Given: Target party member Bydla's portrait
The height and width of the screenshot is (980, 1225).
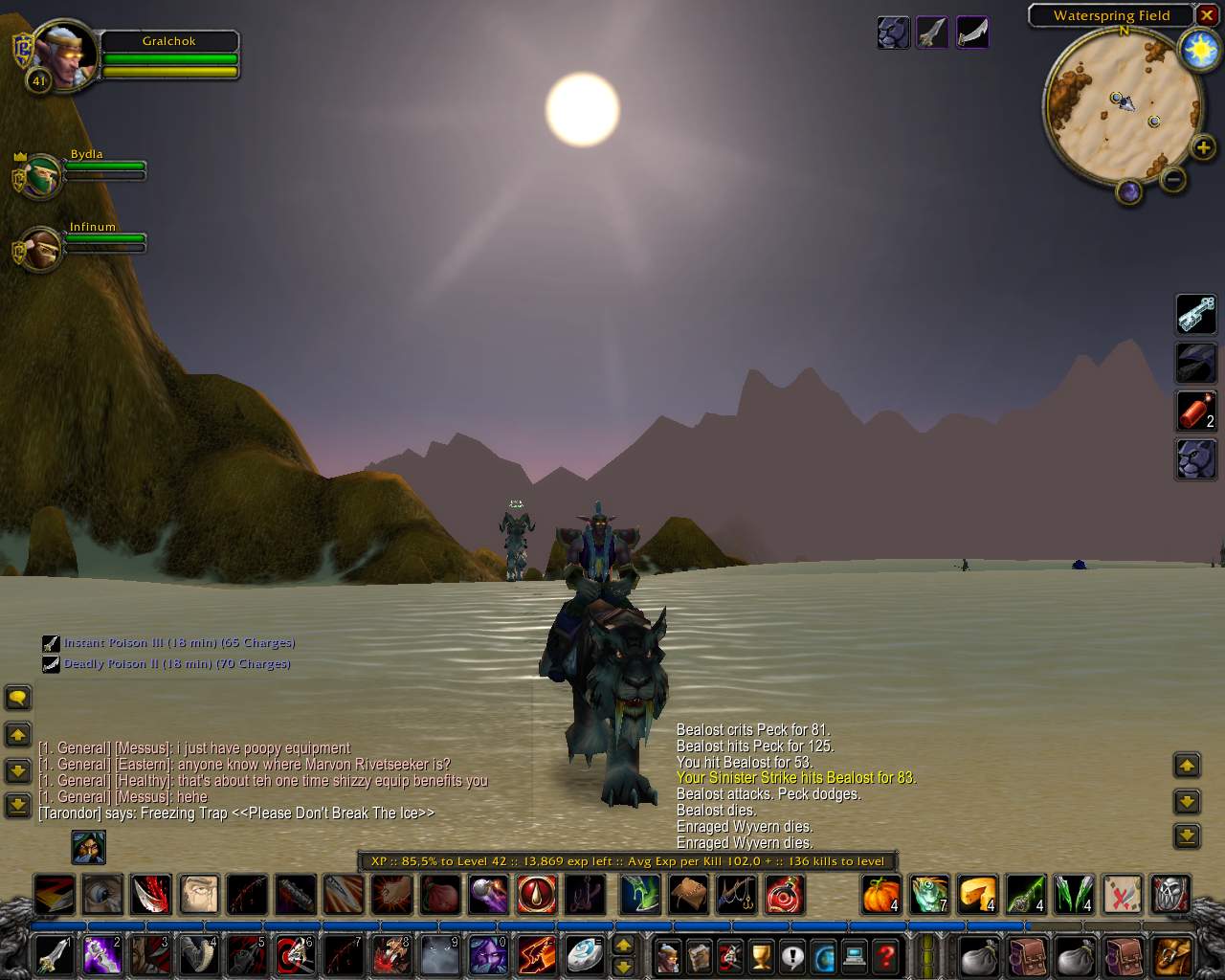Looking at the screenshot, I should tap(42, 176).
